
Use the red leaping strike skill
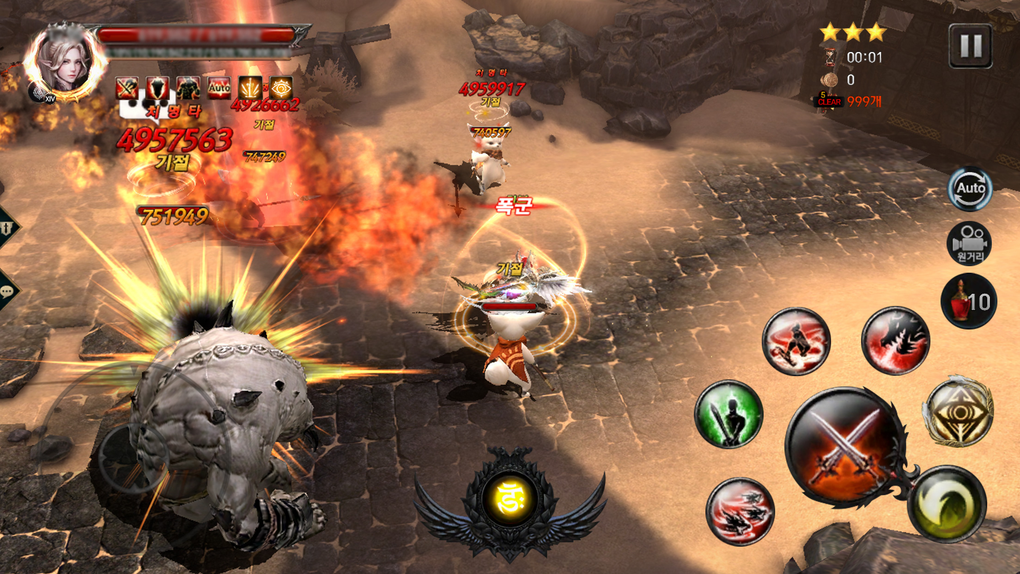click(796, 341)
